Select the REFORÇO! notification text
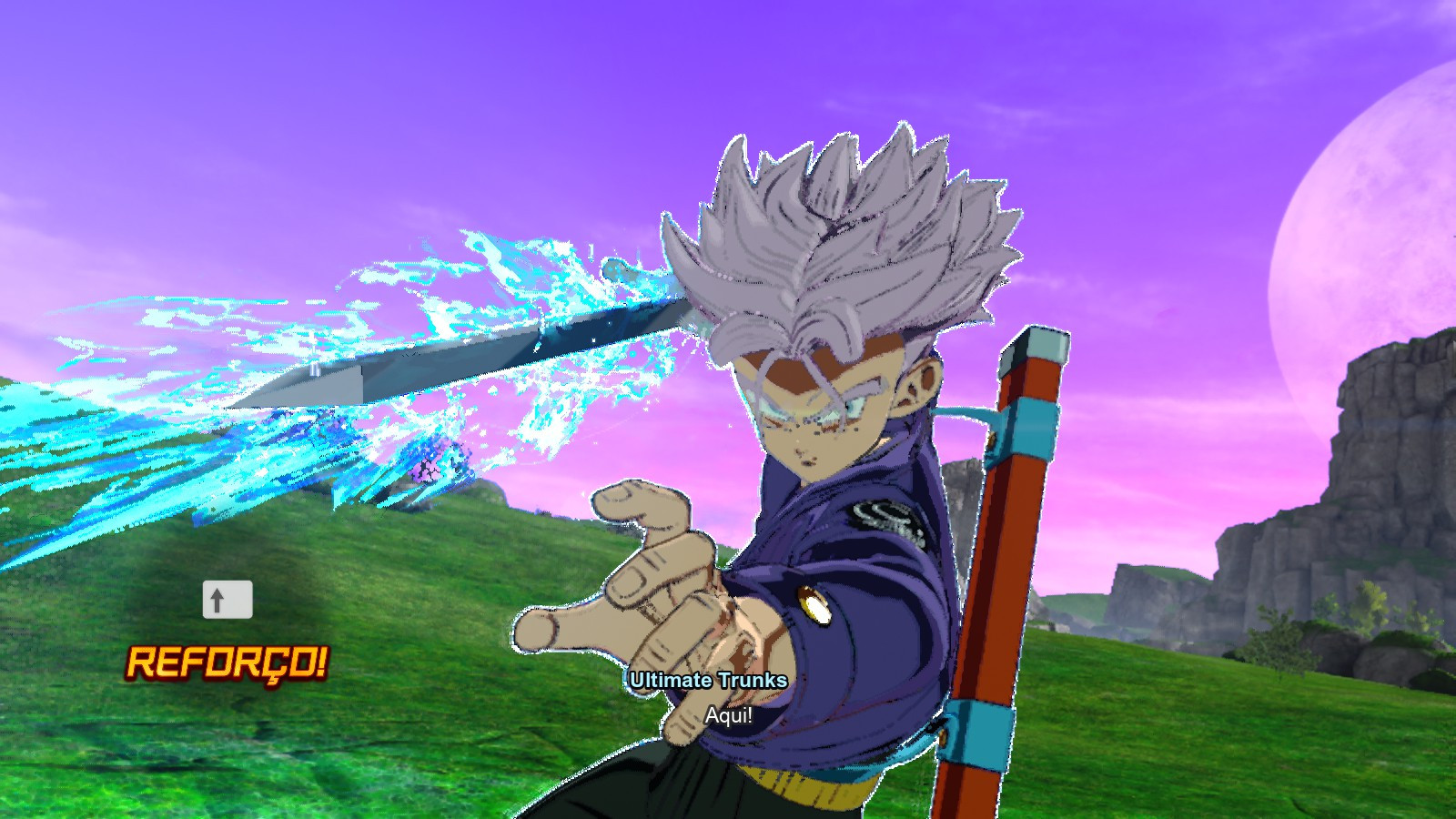The height and width of the screenshot is (819, 1456). pyautogui.click(x=229, y=662)
